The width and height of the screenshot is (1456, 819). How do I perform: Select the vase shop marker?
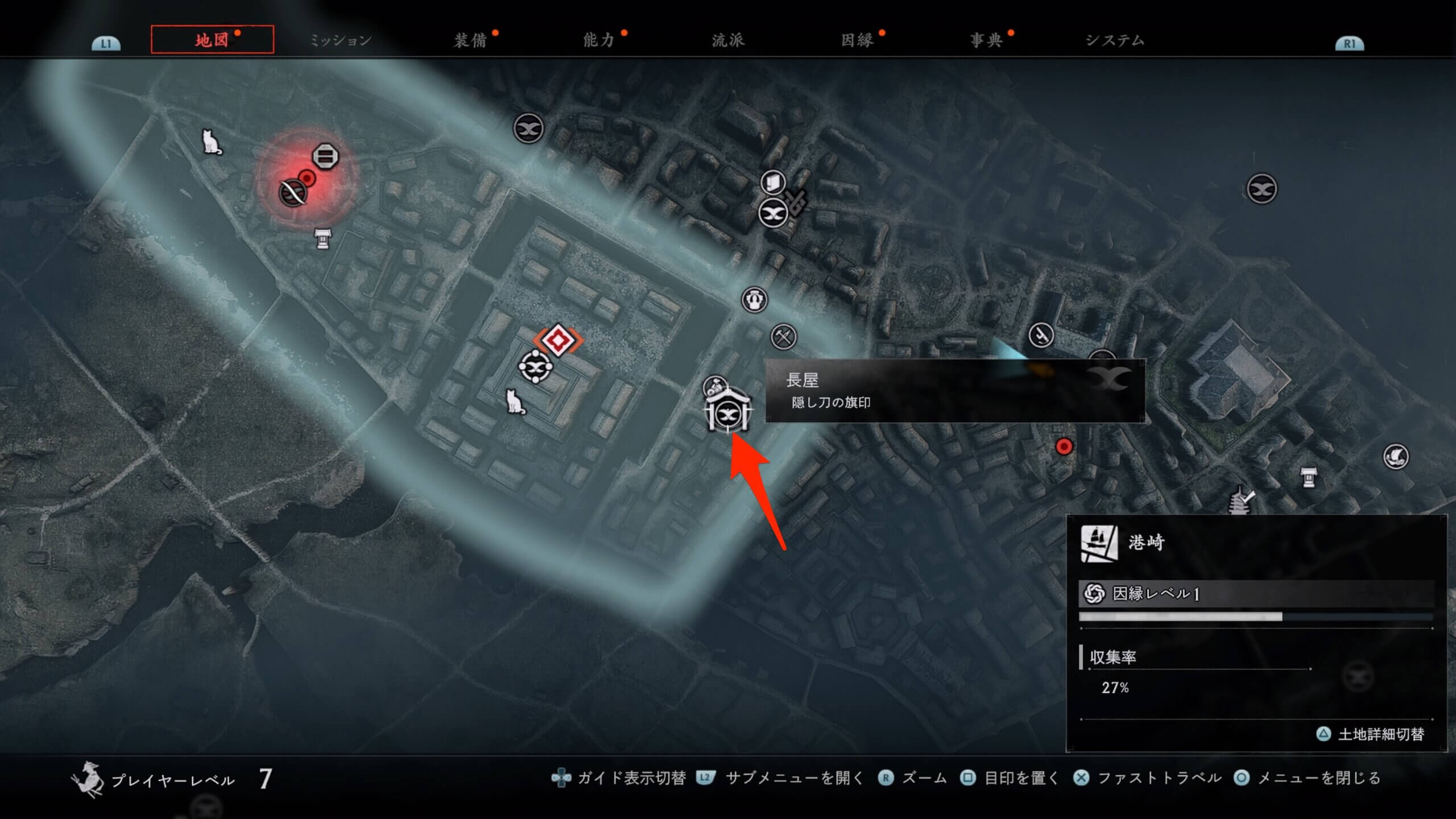tap(754, 299)
